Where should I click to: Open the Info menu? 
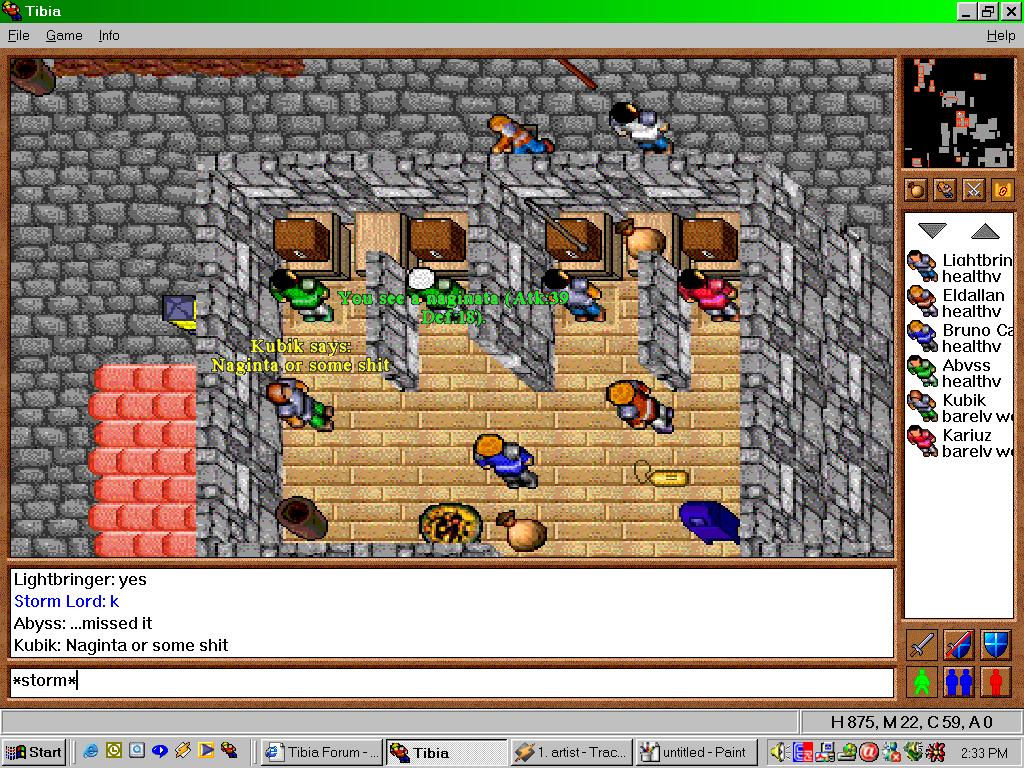109,35
